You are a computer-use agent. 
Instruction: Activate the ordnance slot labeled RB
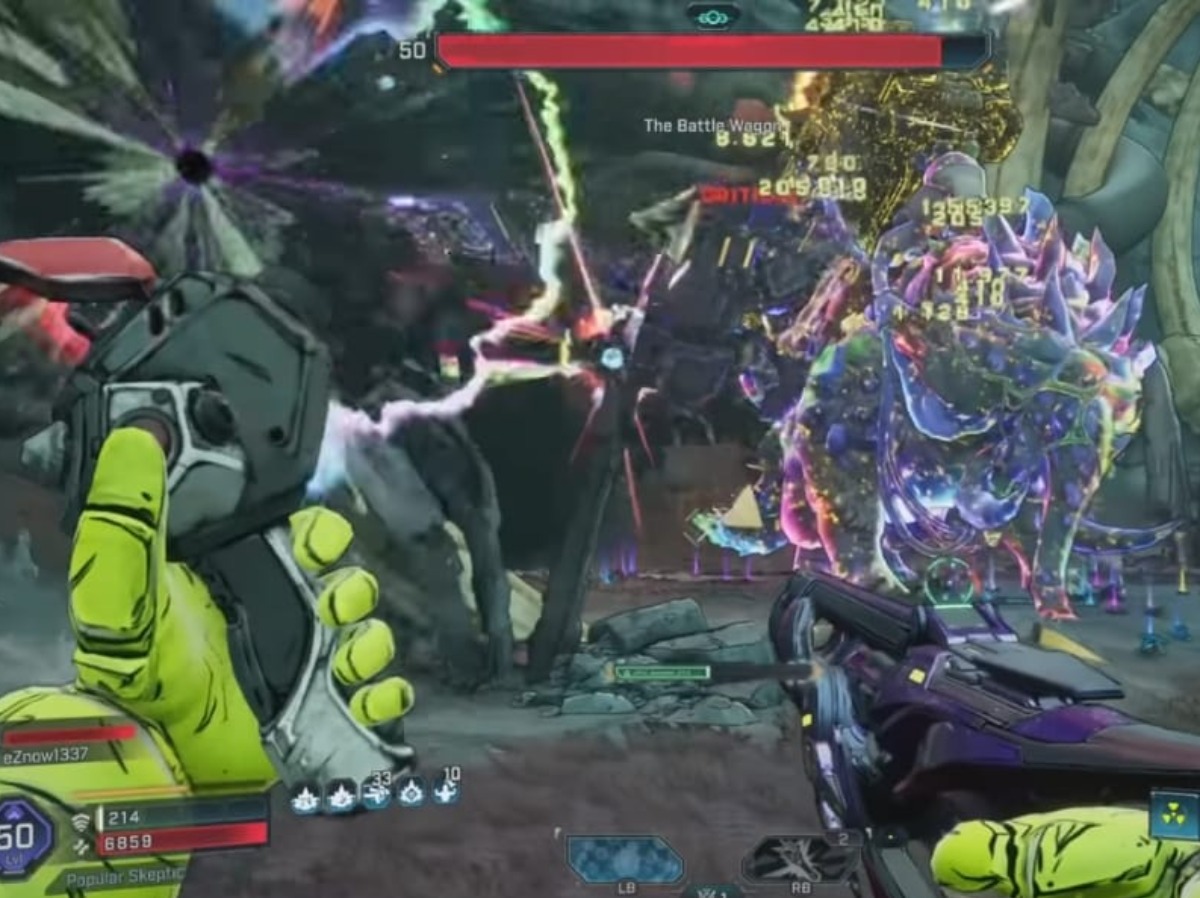(799, 859)
